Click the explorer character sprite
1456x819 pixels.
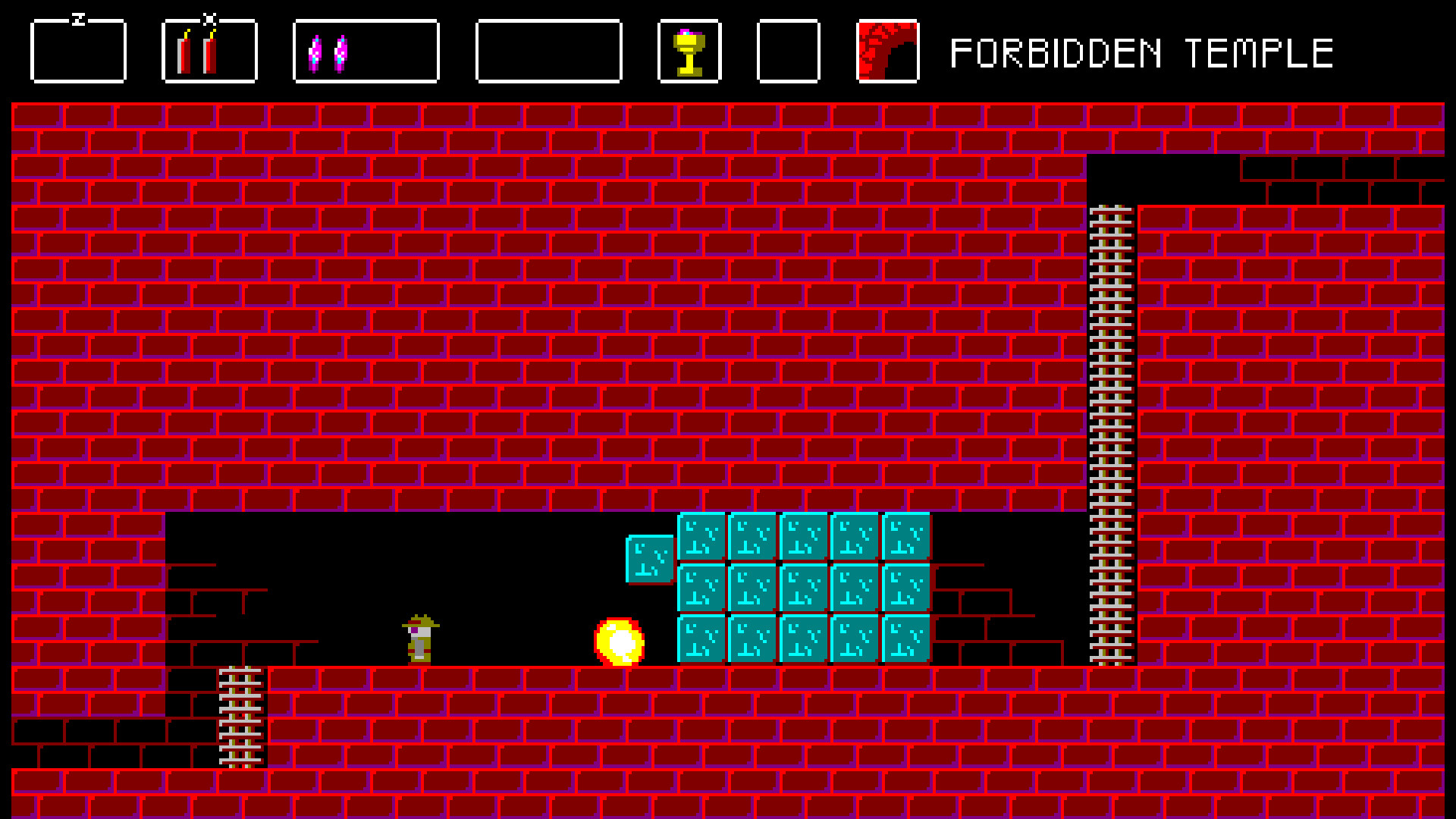419,641
